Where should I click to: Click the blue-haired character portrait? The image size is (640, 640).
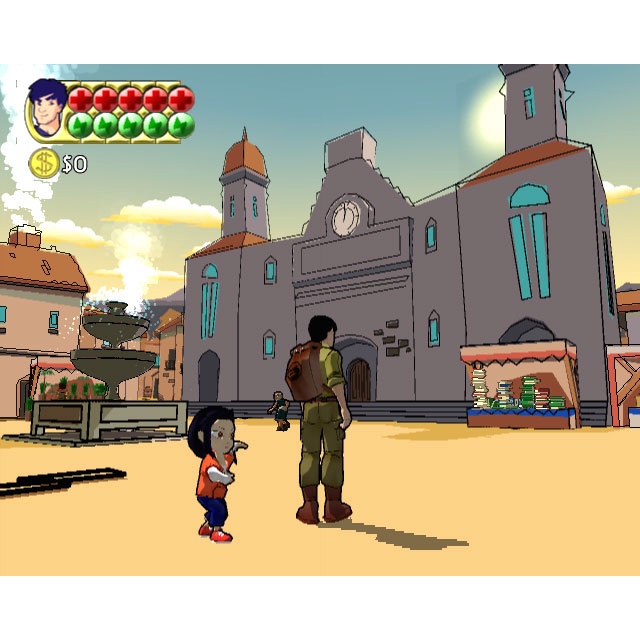coord(46,110)
